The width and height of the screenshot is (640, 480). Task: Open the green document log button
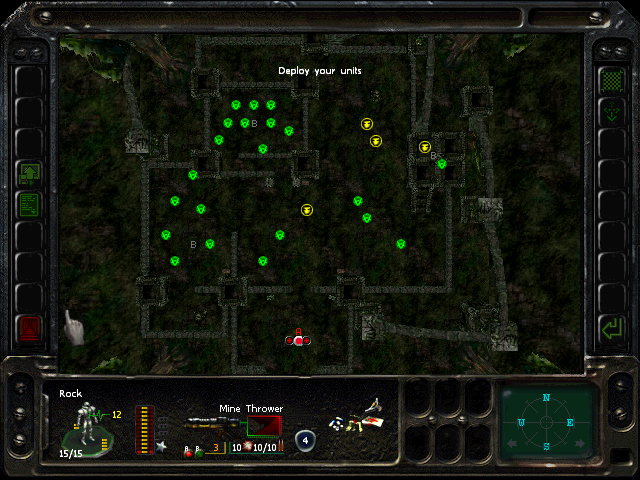pyautogui.click(x=30, y=205)
